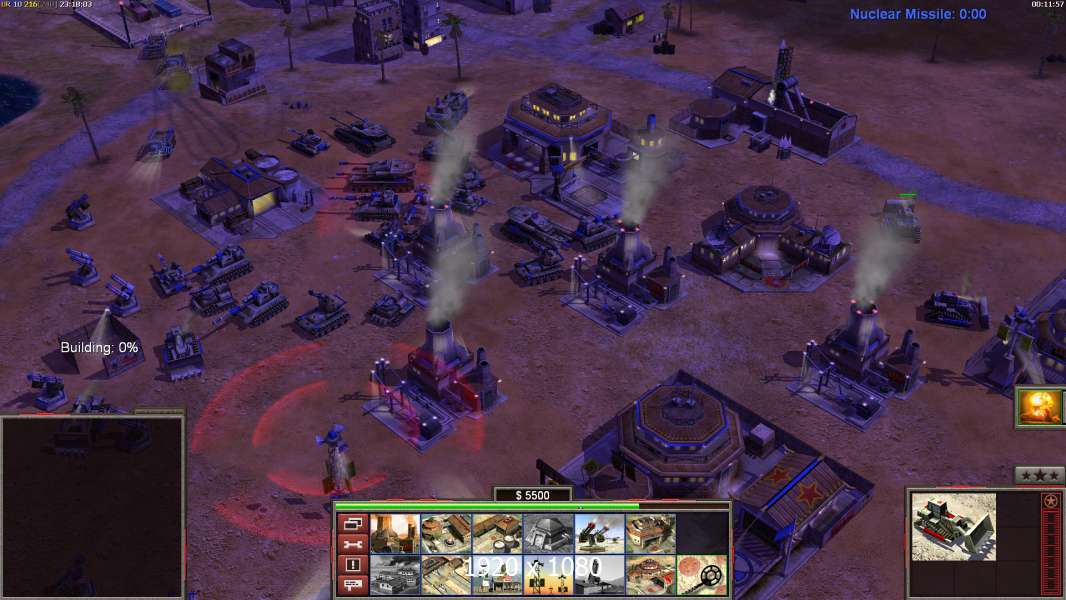Image resolution: width=1066 pixels, height=600 pixels.
Task: Click the minimap radar panel
Action: click(x=92, y=507)
